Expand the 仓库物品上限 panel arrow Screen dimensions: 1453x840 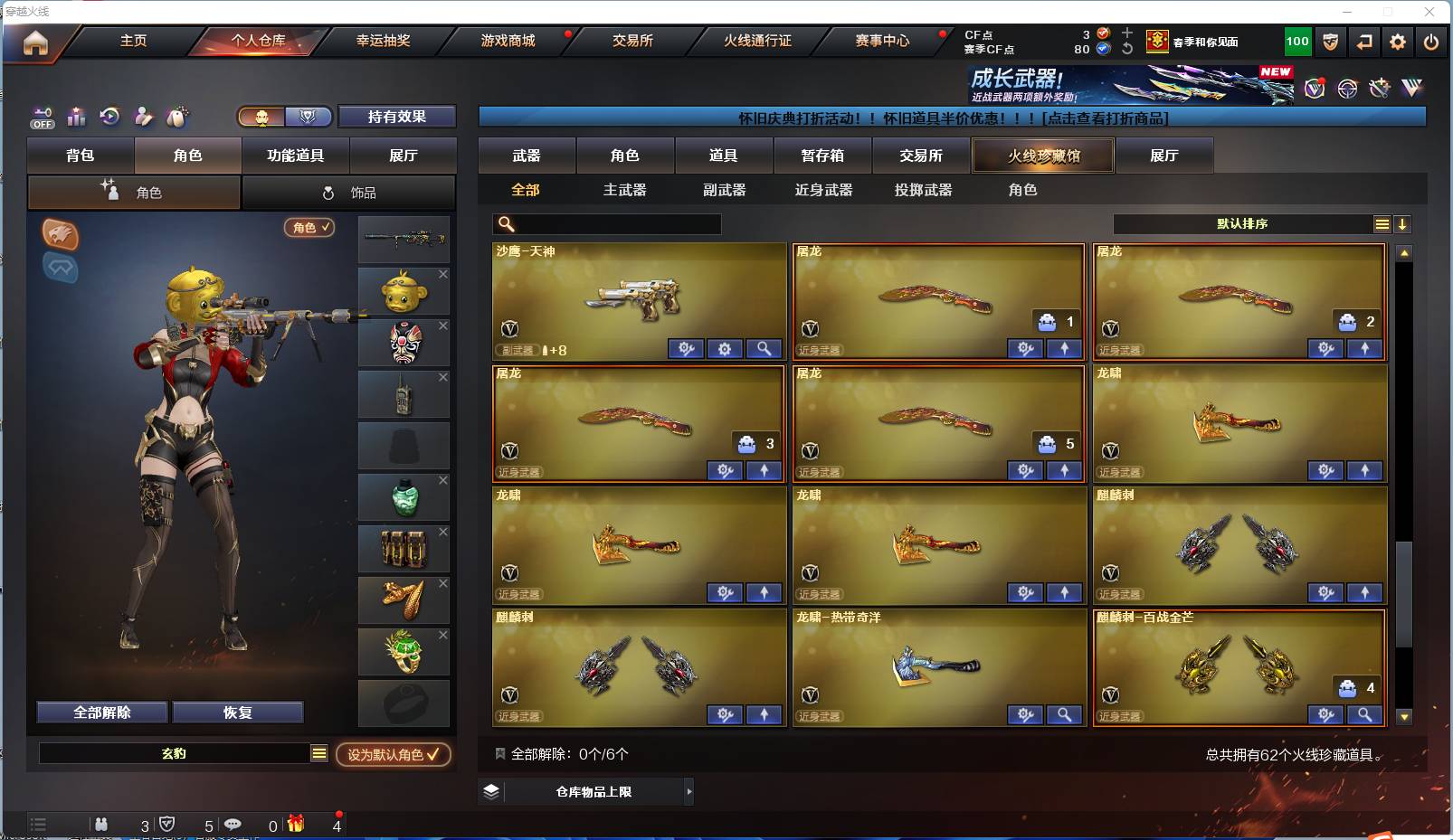coord(688,791)
